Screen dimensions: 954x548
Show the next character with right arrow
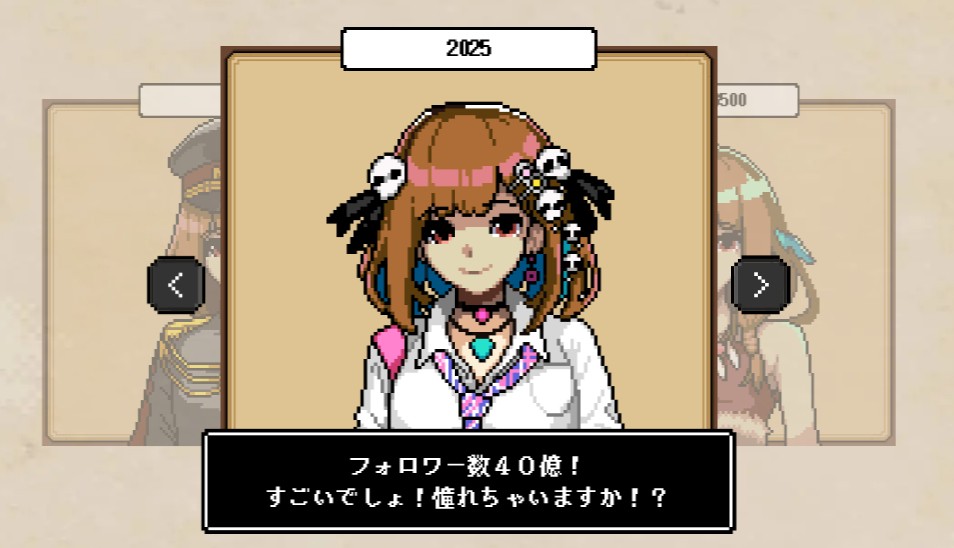[x=761, y=285]
